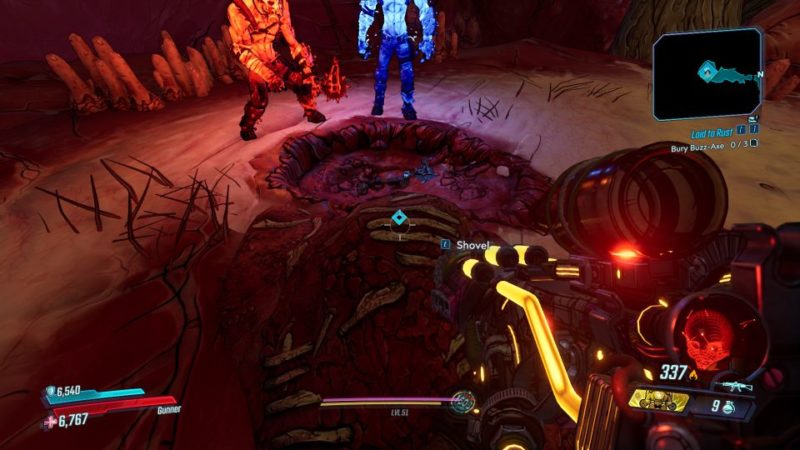Click the diamond waypoint marker over the grave
Image resolution: width=800 pixels, height=450 pixels.
click(x=399, y=218)
